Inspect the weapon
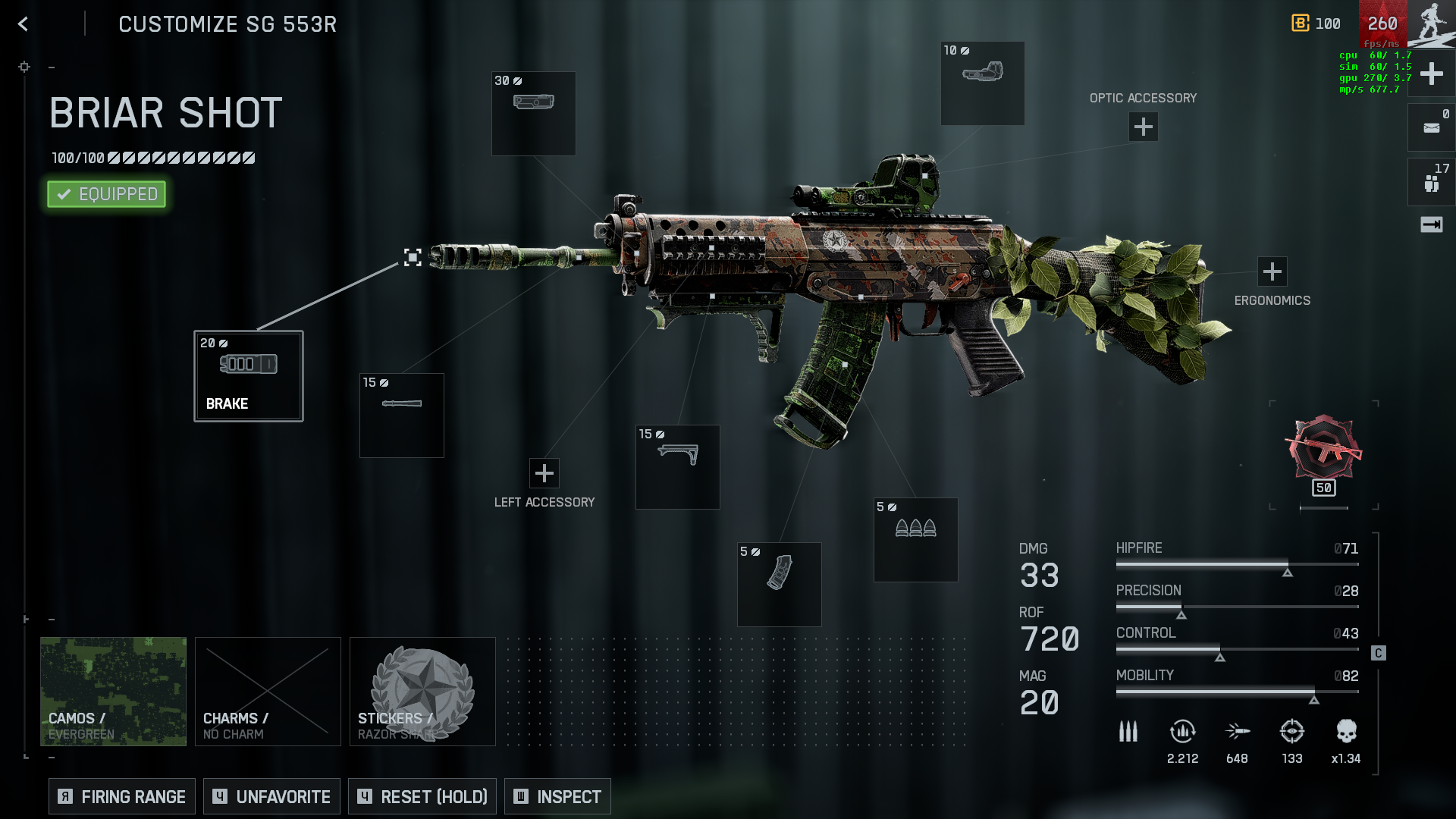Image resolution: width=1456 pixels, height=819 pixels. 557,796
